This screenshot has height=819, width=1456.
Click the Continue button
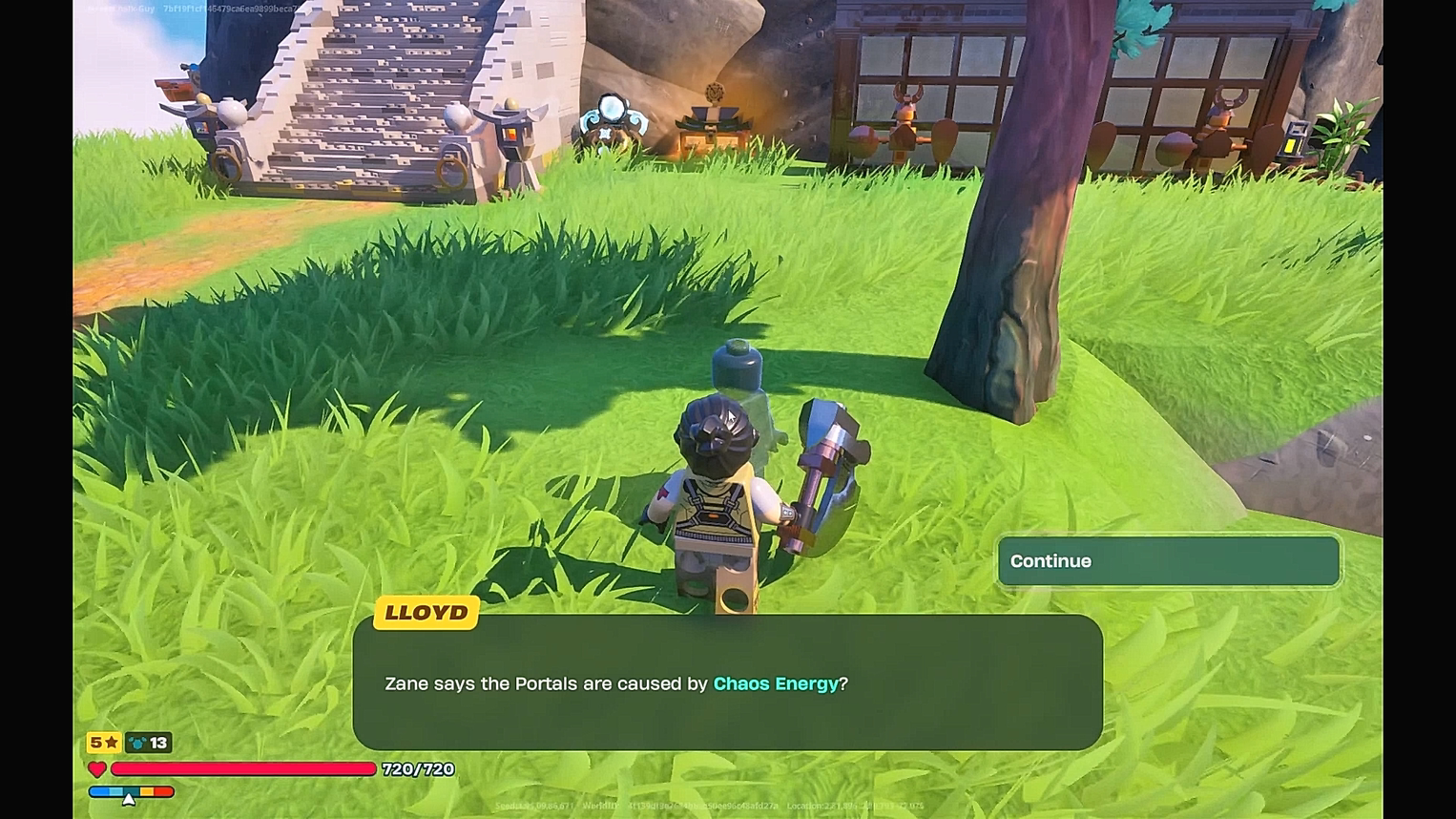[1168, 561]
